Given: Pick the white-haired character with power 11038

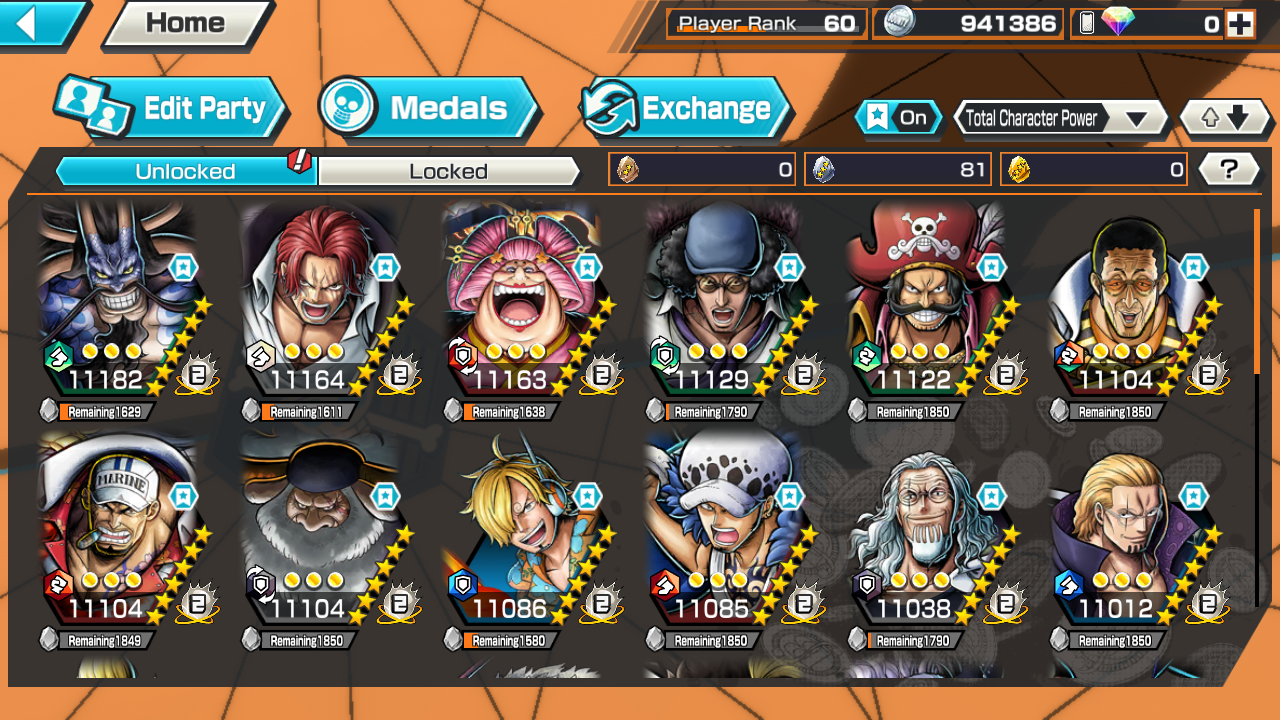Looking at the screenshot, I should pos(924,530).
